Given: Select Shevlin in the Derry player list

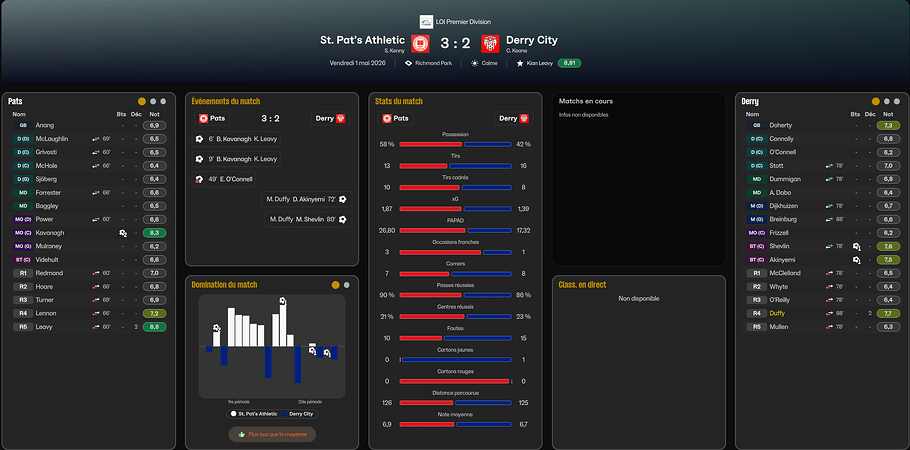Looking at the screenshot, I should (781, 246).
